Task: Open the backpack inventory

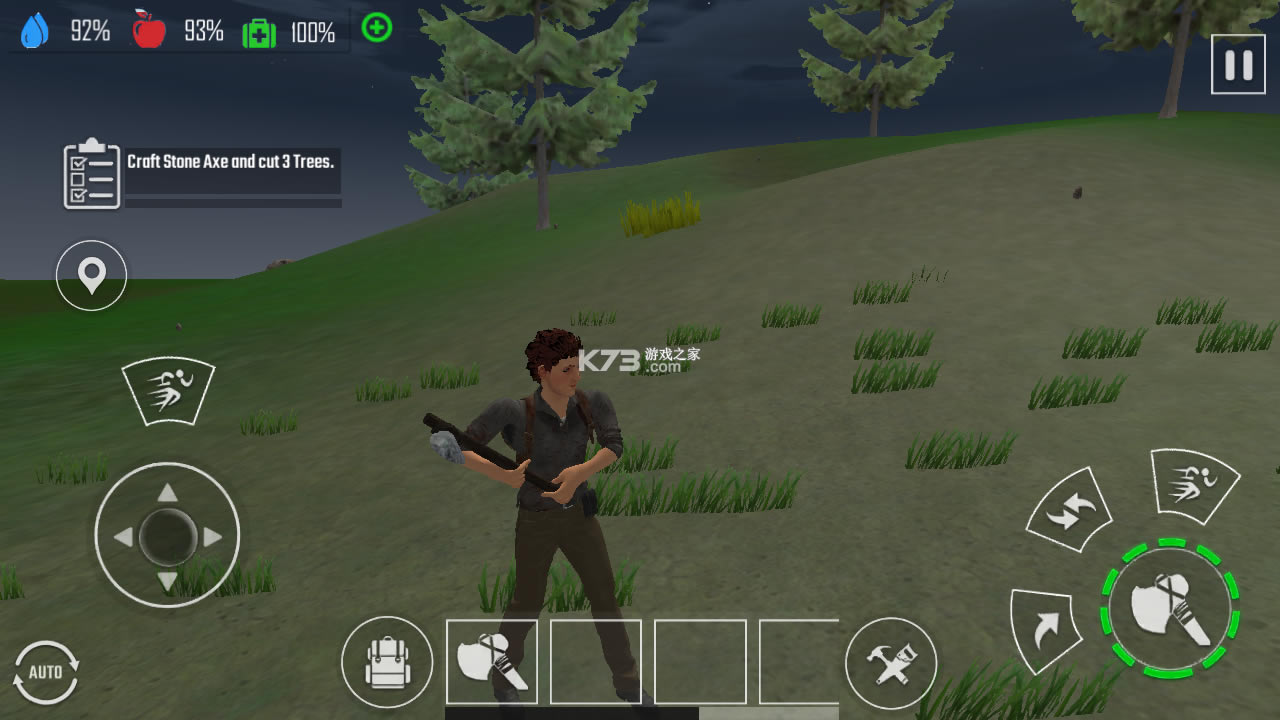Action: (387, 662)
